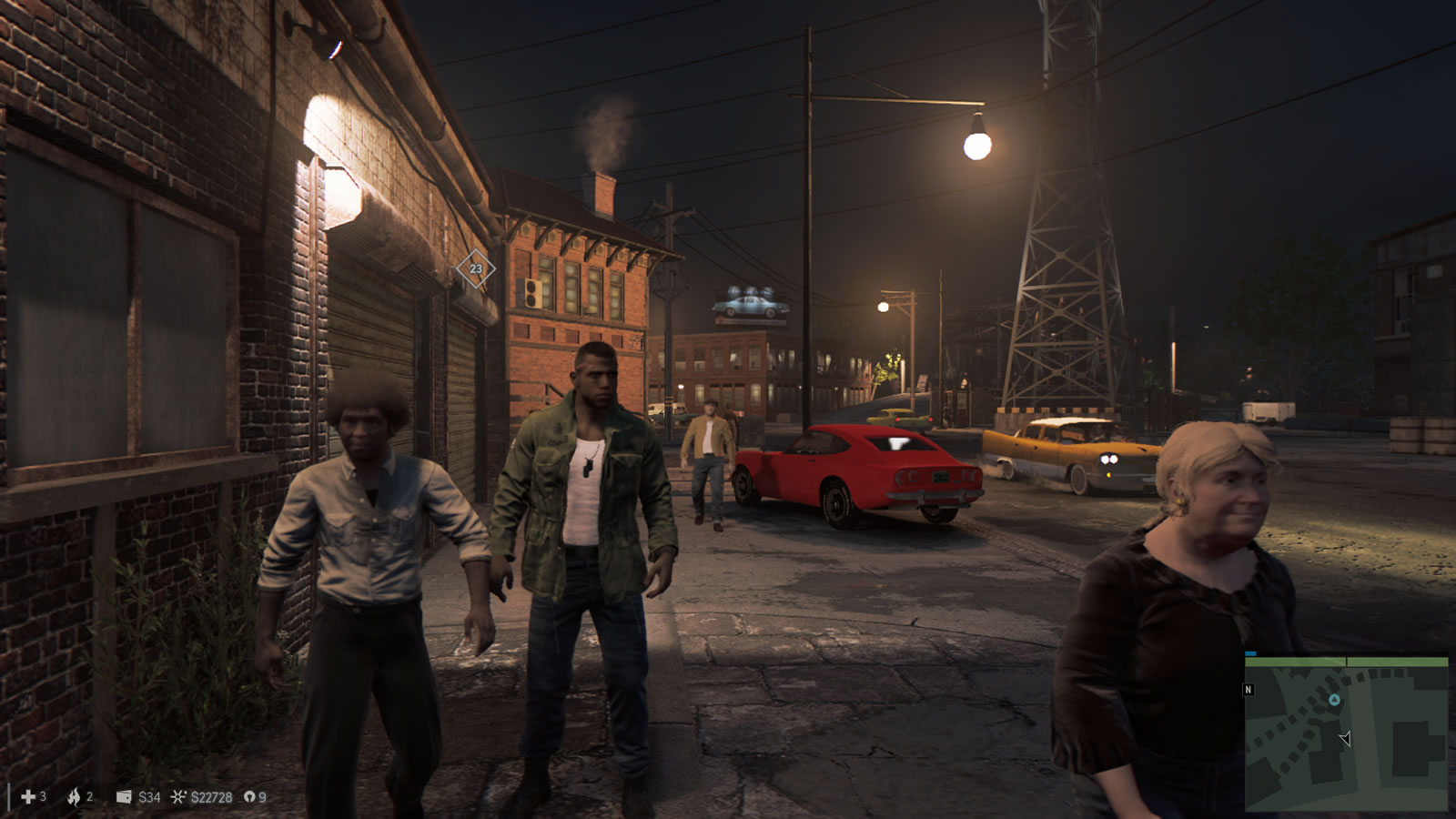Click the N compass indicator beside the minimap
The width and height of the screenshot is (1456, 819).
click(1249, 690)
